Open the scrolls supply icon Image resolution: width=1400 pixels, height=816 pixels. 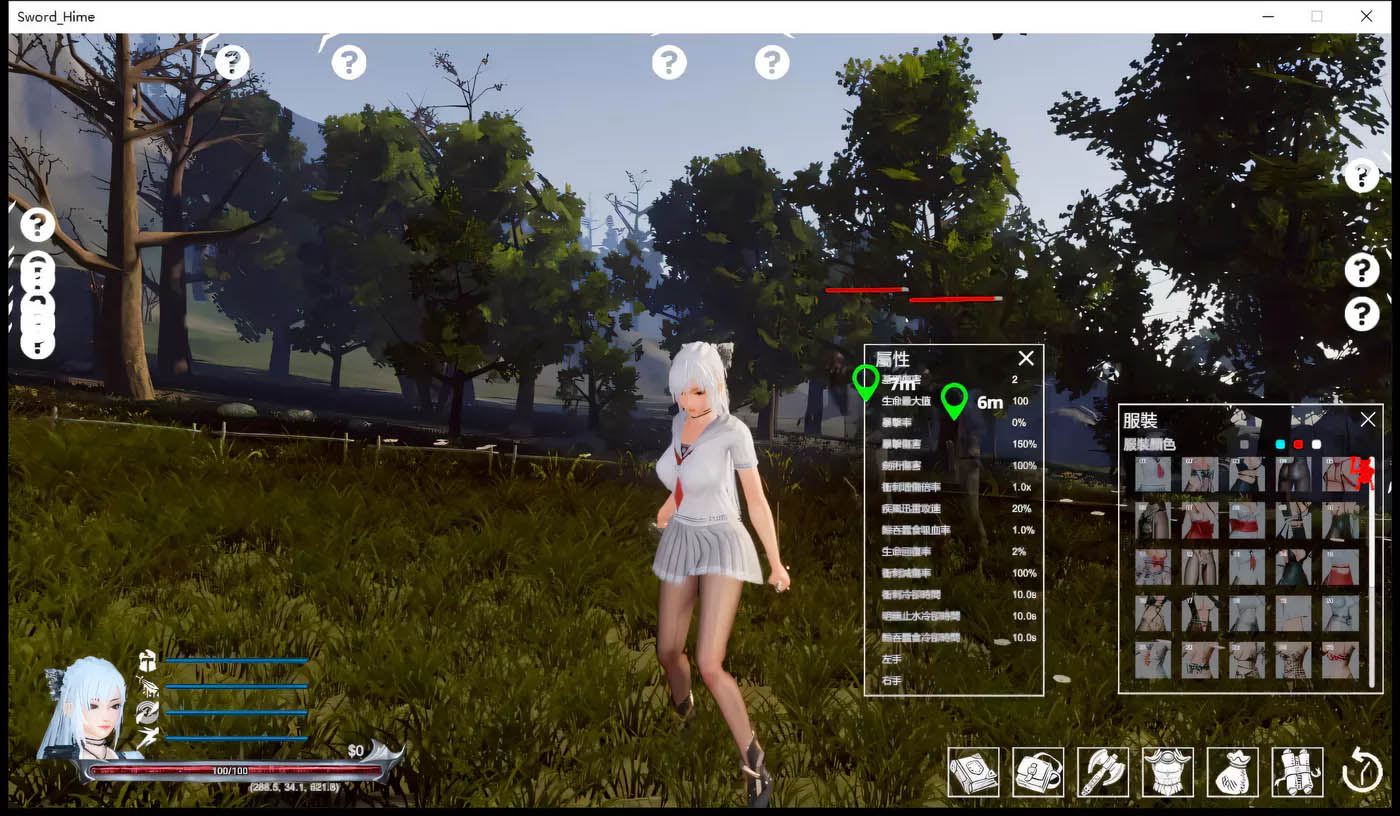[1296, 771]
